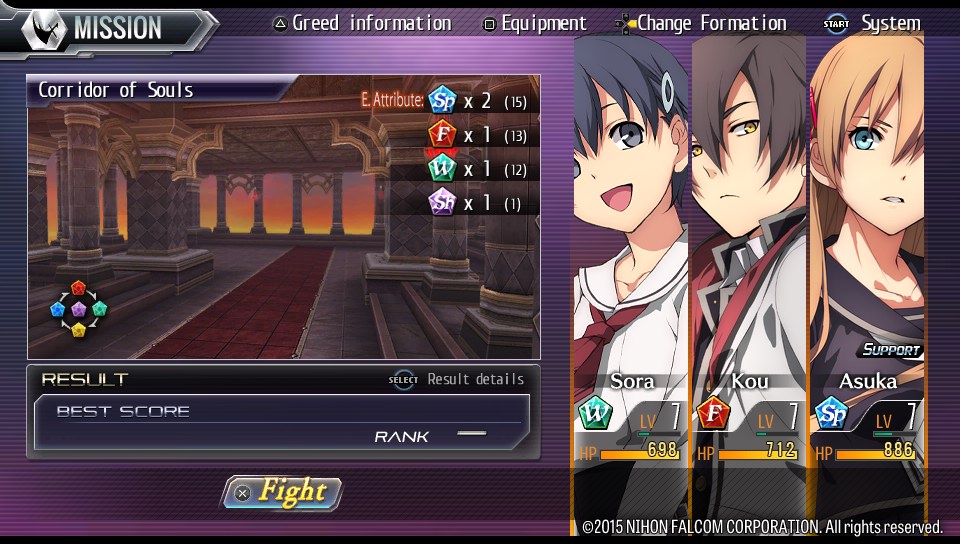Click Kou's Fire element icon

click(x=713, y=413)
